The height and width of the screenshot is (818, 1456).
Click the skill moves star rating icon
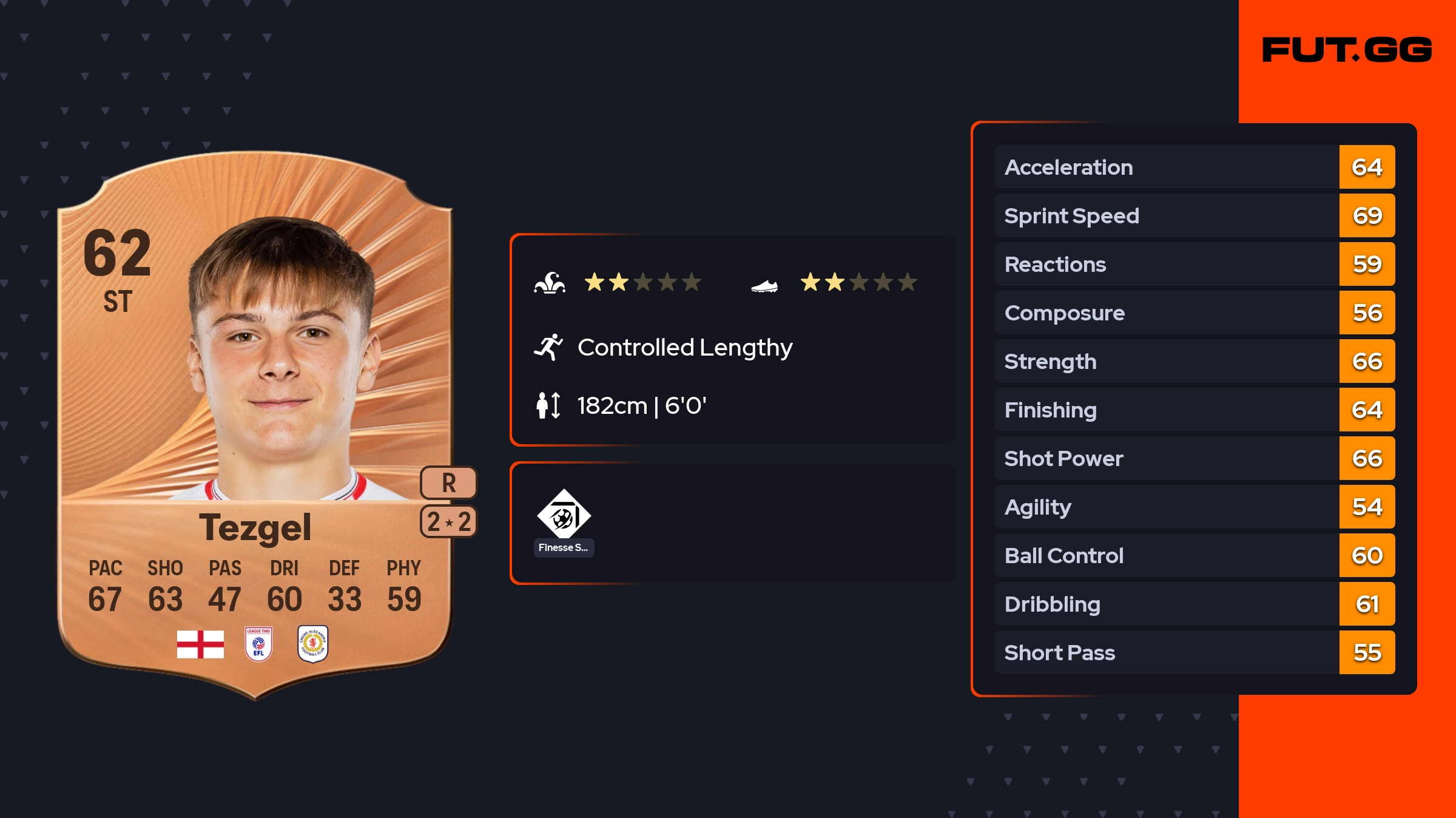point(550,283)
